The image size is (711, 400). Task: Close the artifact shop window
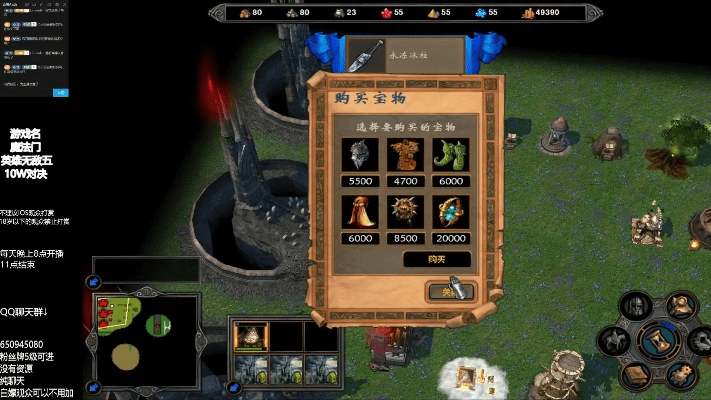[x=452, y=291]
